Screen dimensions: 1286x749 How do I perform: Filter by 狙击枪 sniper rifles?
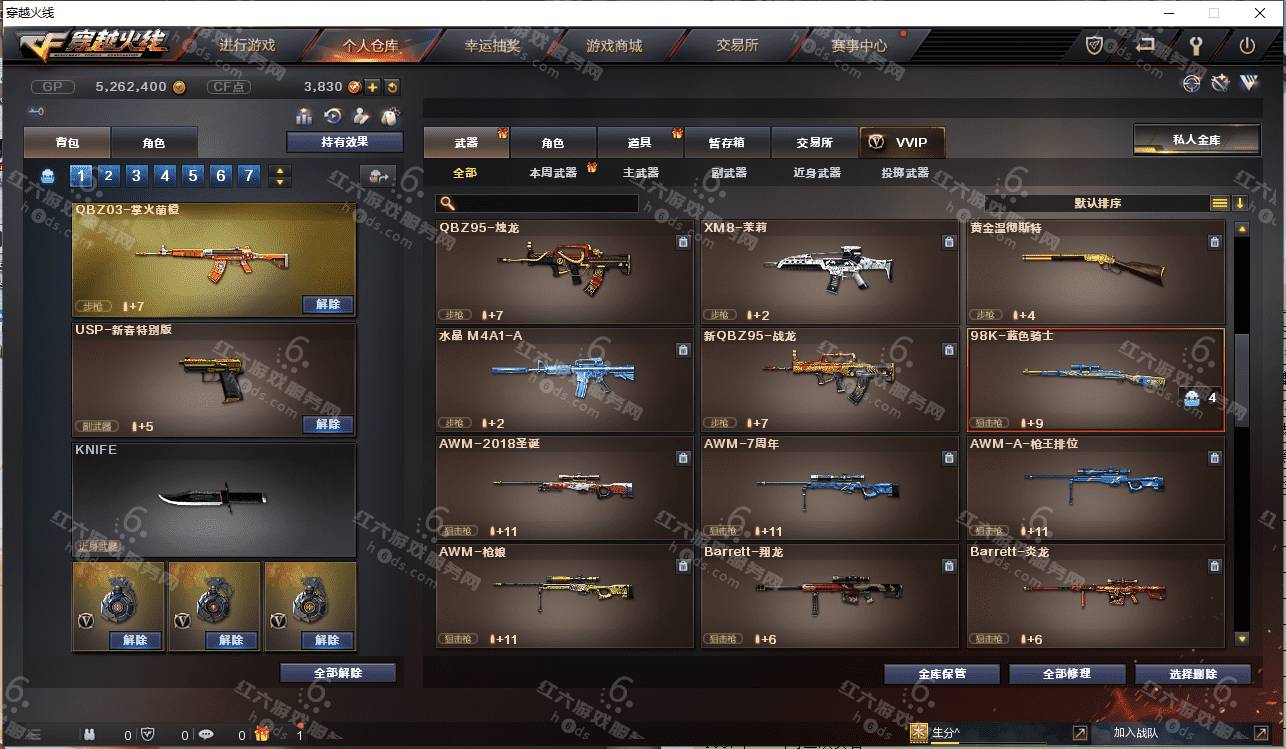point(641,173)
